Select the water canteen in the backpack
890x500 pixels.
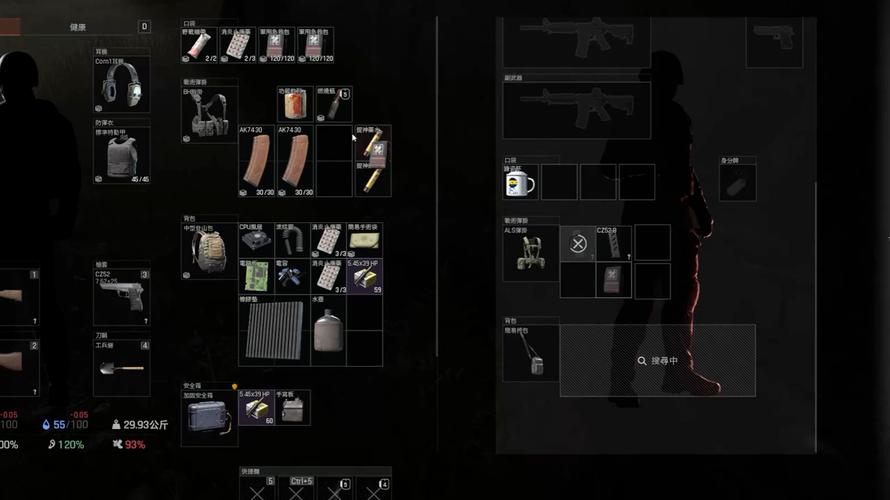(x=327, y=331)
